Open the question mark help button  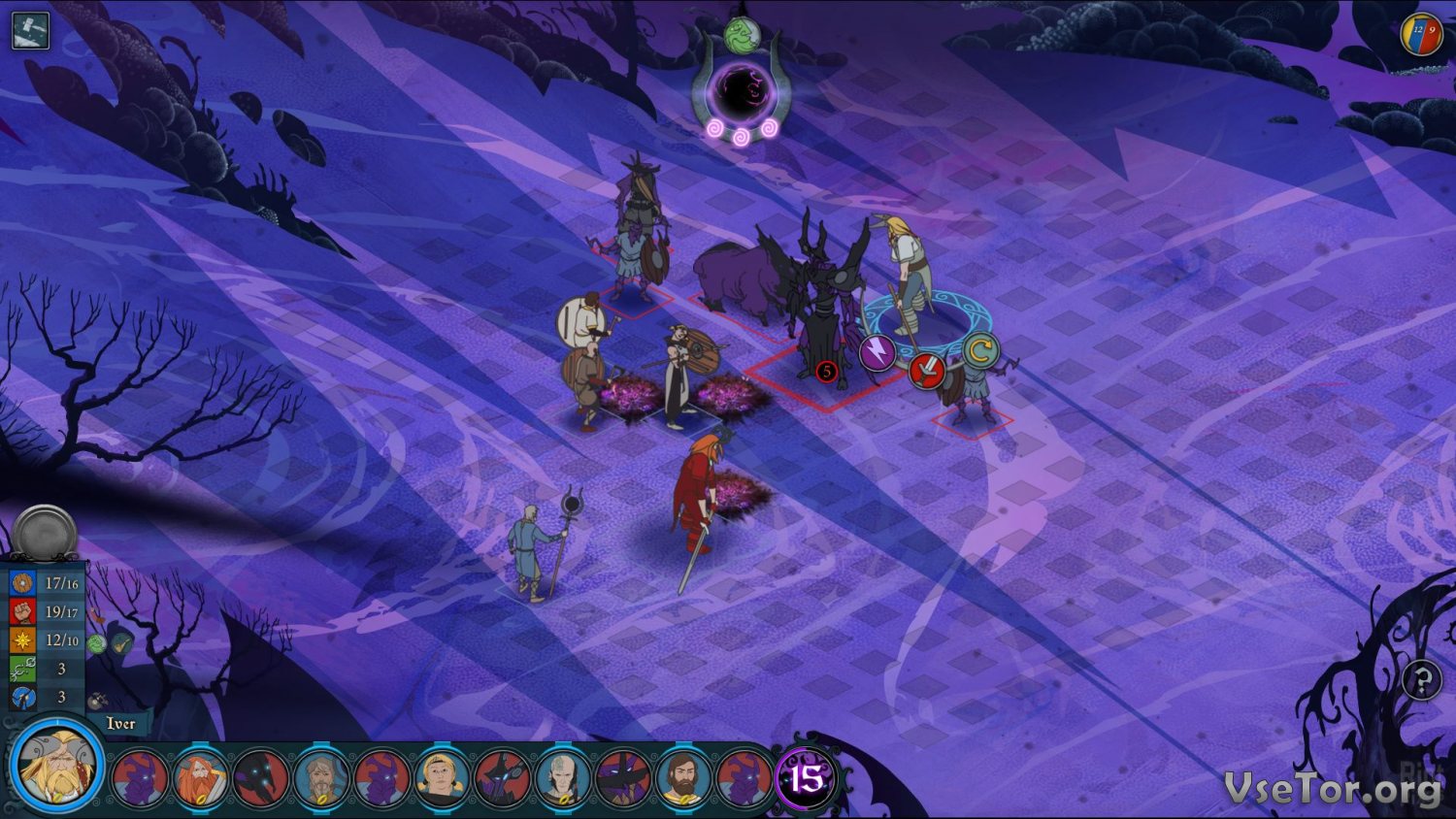pos(1421,680)
